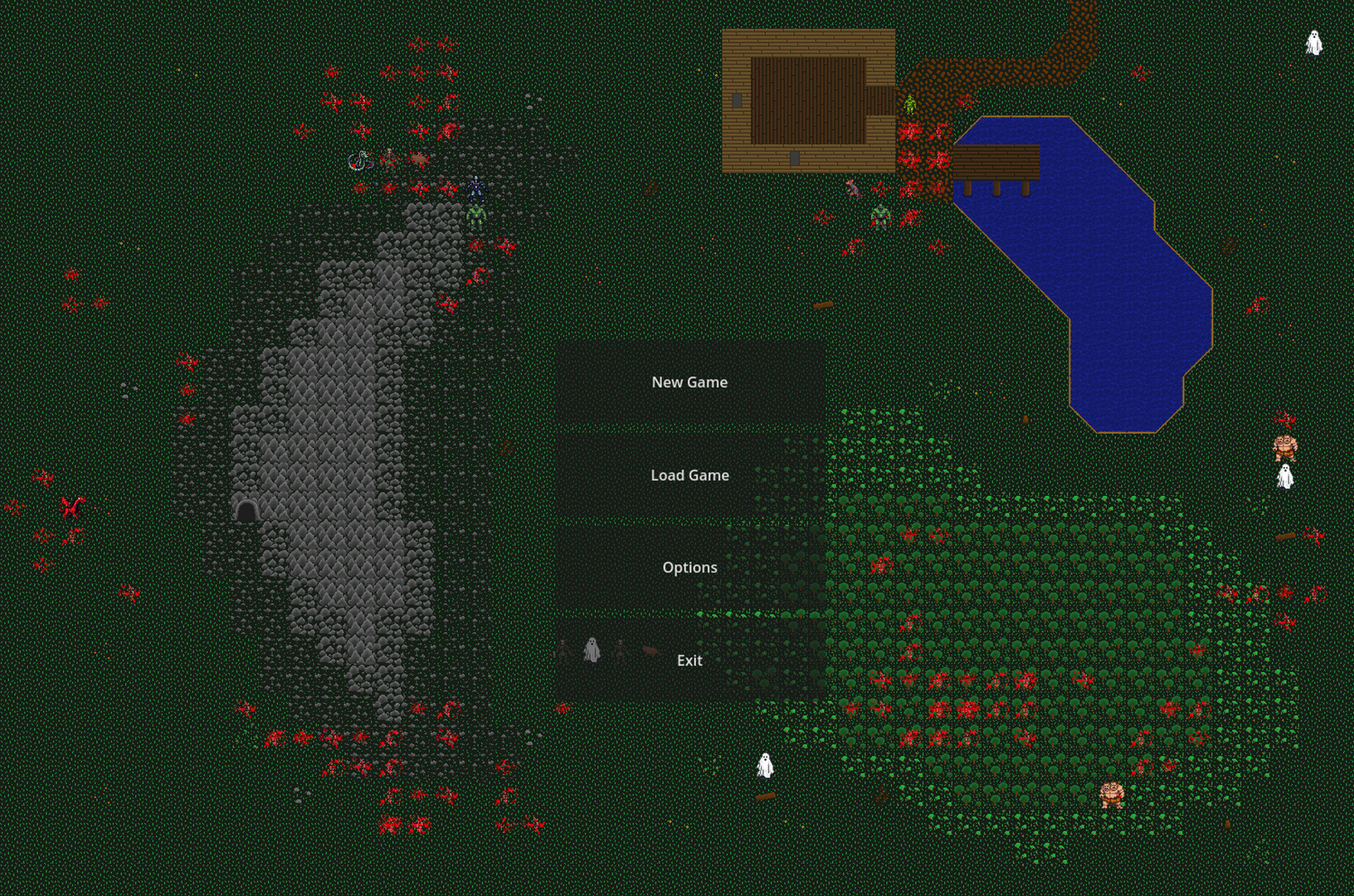Image resolution: width=1354 pixels, height=896 pixels.
Task: Click the coiled snake sprite near the mountain
Action: pos(358,161)
